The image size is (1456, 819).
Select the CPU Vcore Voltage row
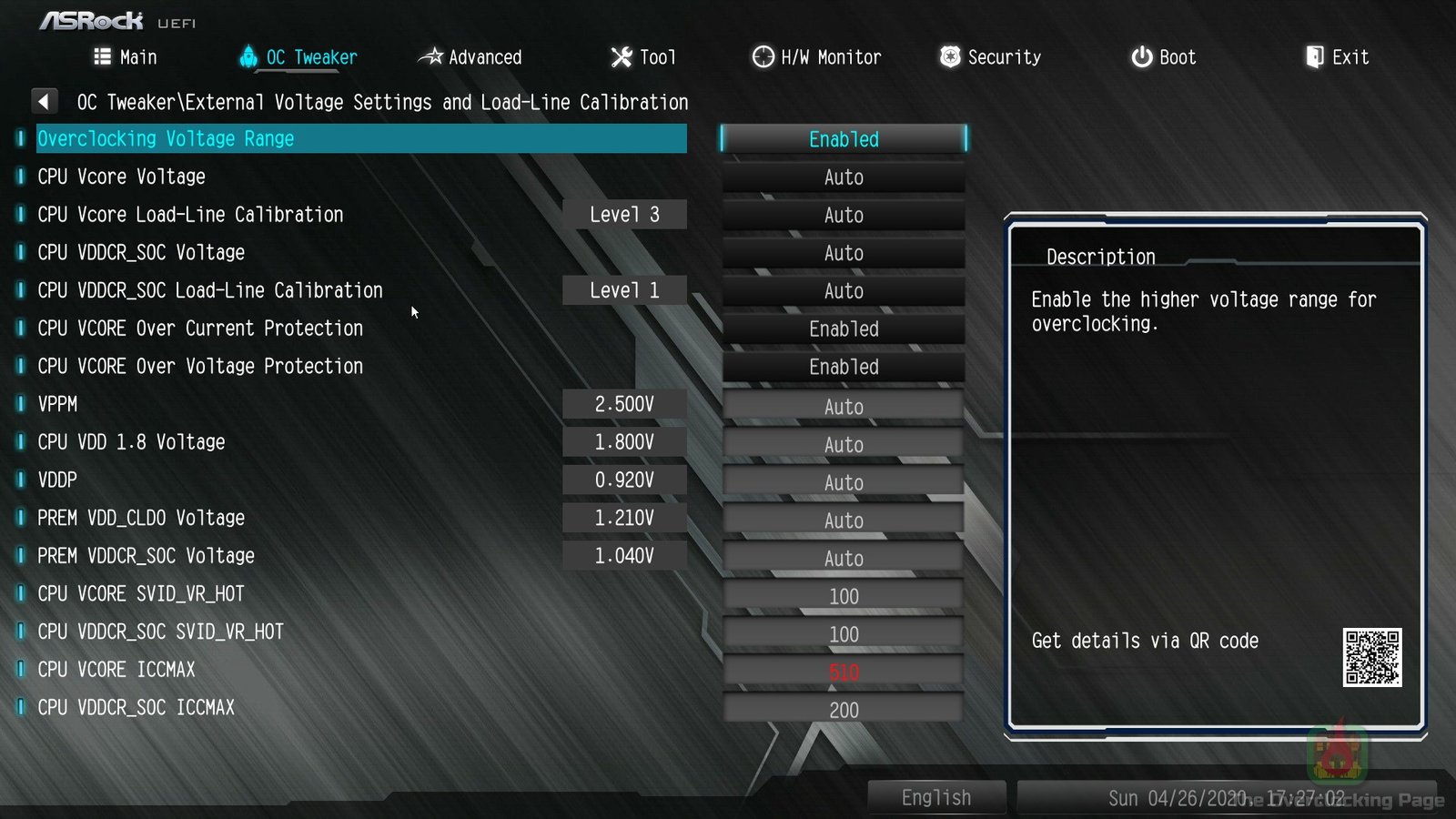[x=122, y=177]
